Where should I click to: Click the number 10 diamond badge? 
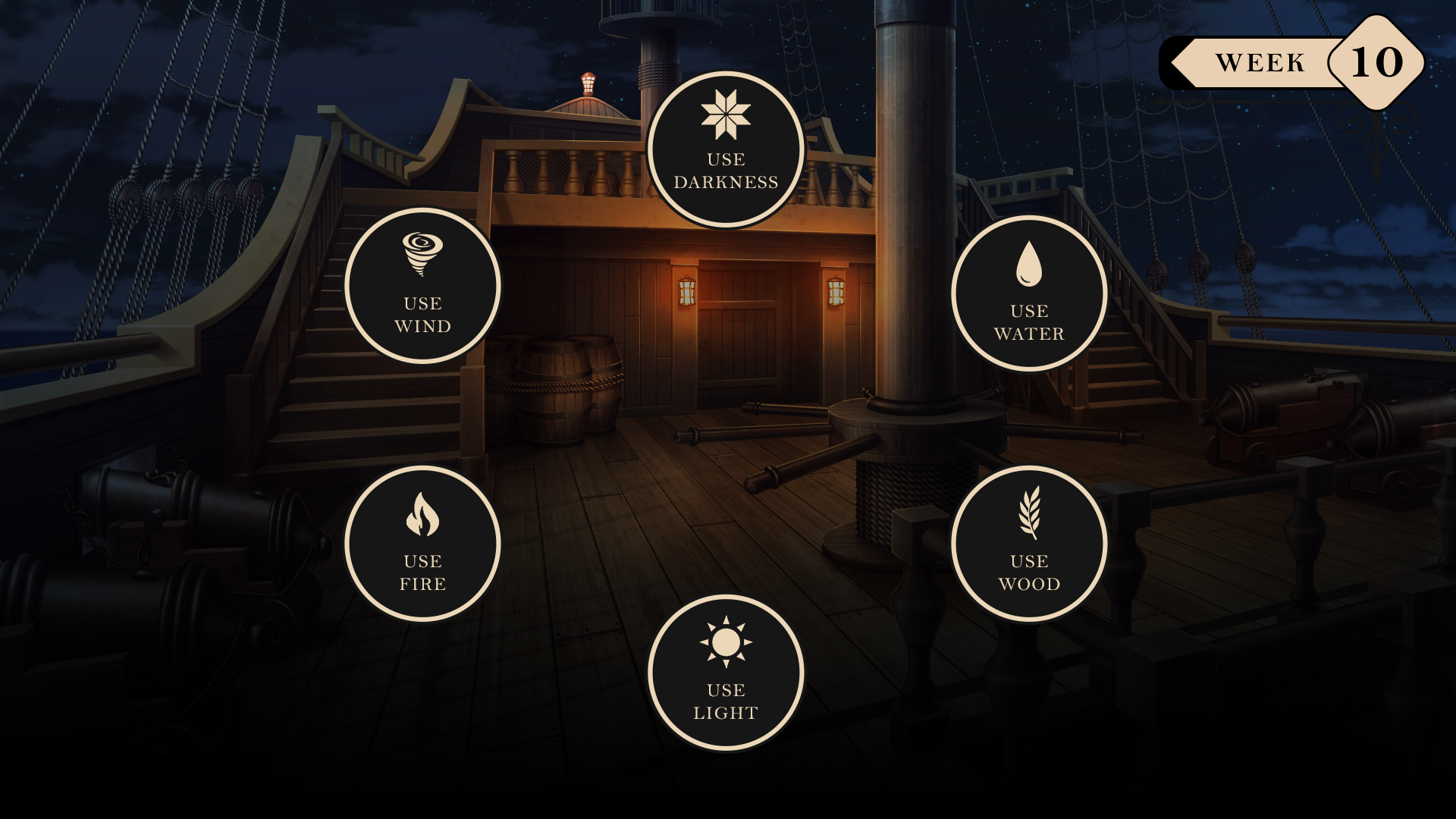(1376, 61)
